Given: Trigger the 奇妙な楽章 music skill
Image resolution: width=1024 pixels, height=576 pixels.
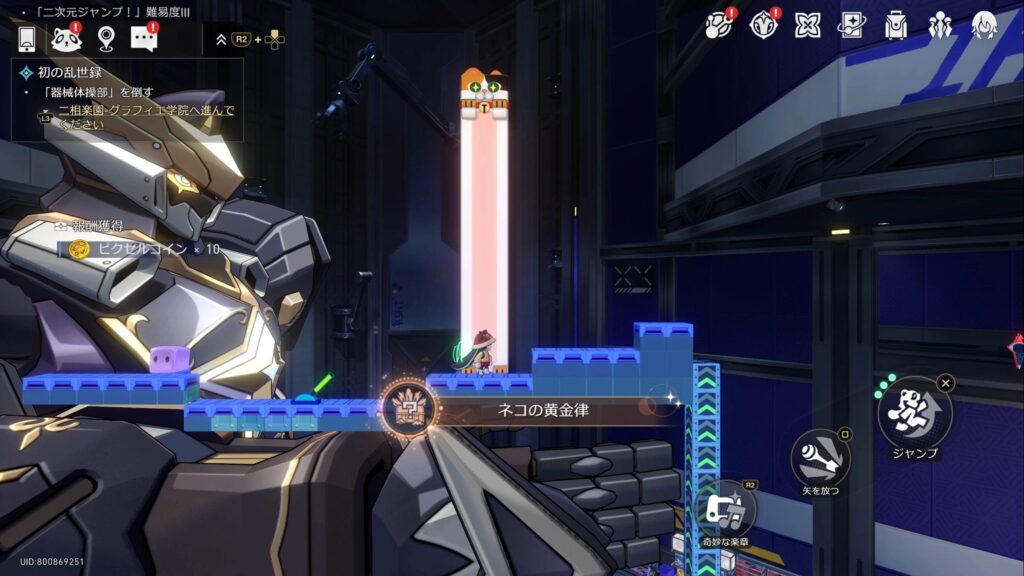Looking at the screenshot, I should (x=726, y=510).
